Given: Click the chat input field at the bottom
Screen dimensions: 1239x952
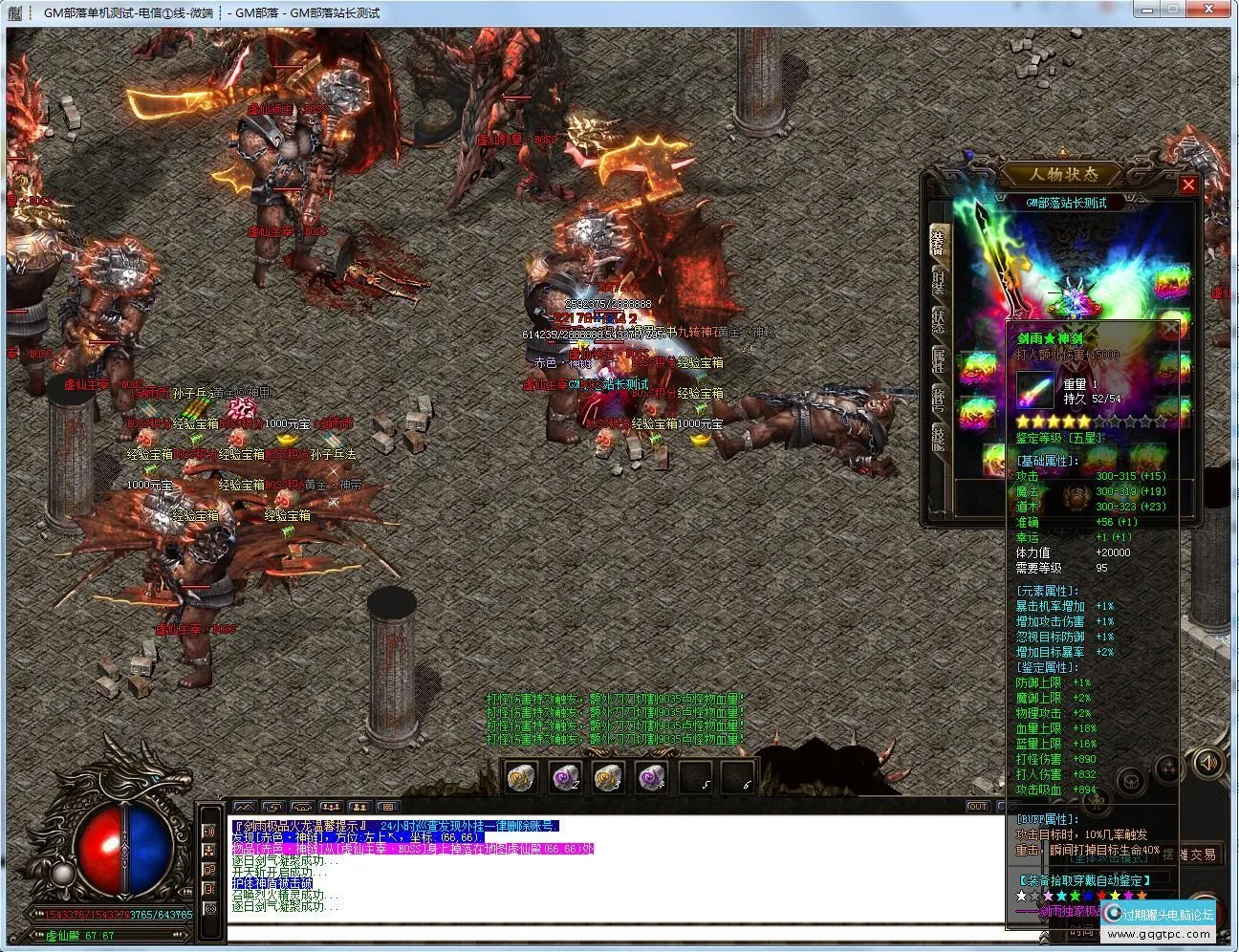Looking at the screenshot, I should tap(612, 927).
